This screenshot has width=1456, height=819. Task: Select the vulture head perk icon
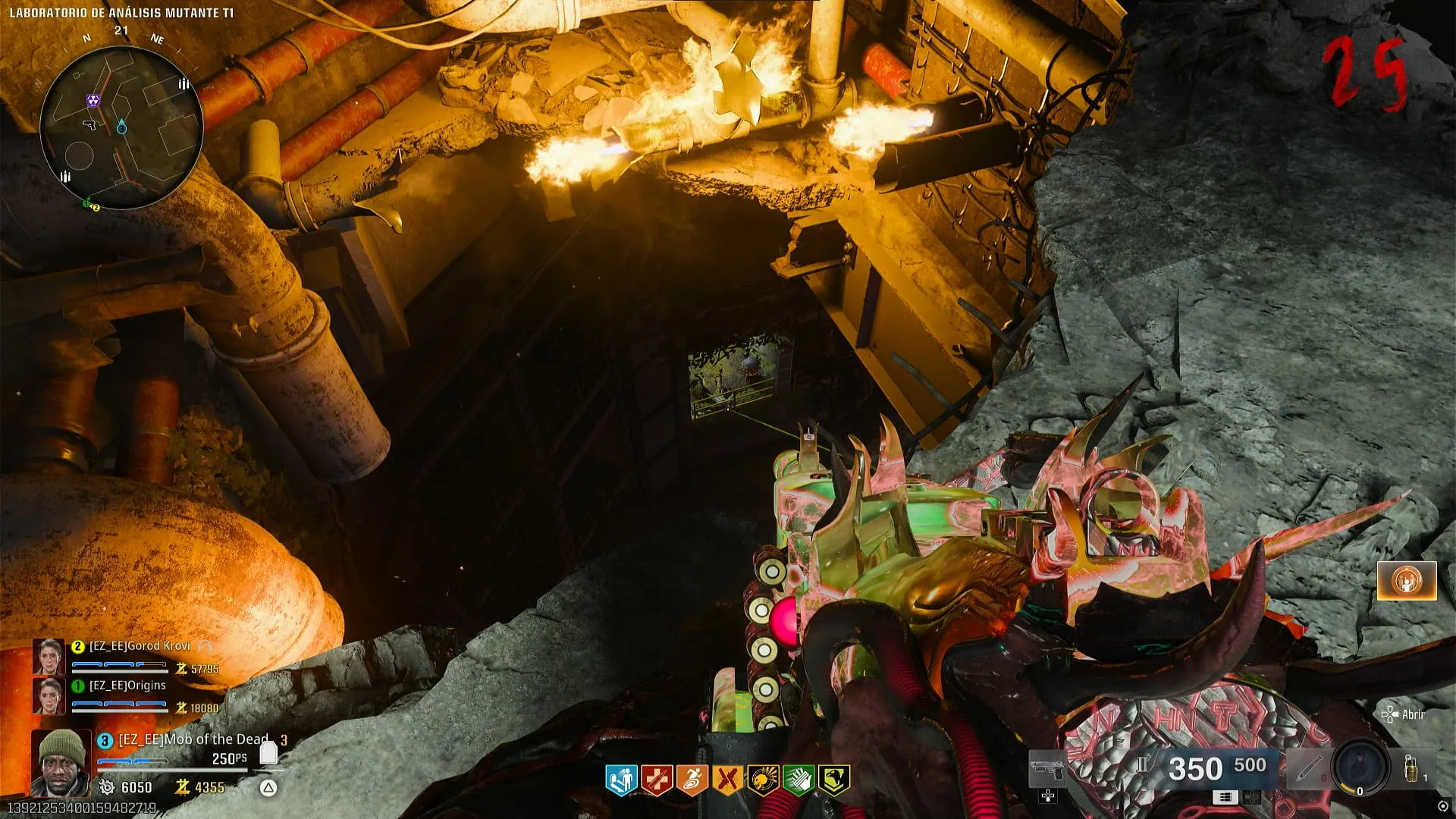[833, 779]
